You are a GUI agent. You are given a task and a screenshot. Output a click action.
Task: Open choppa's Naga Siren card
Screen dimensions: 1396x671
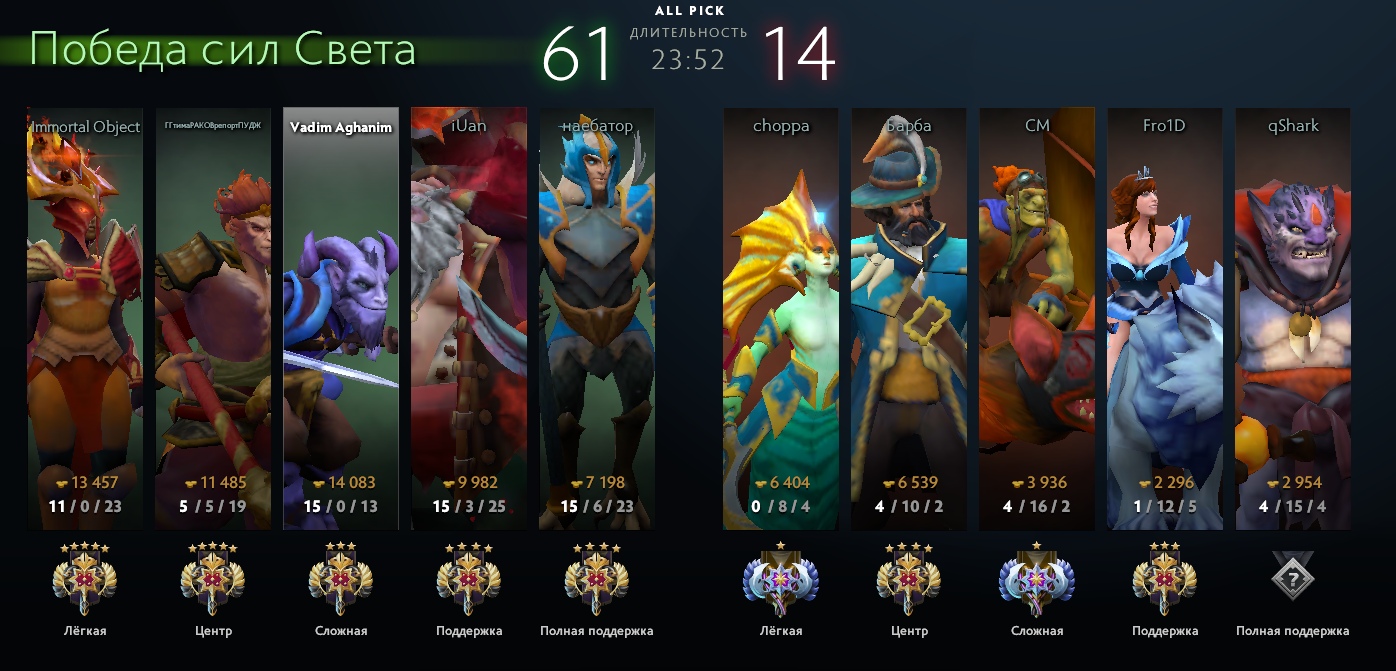(781, 318)
